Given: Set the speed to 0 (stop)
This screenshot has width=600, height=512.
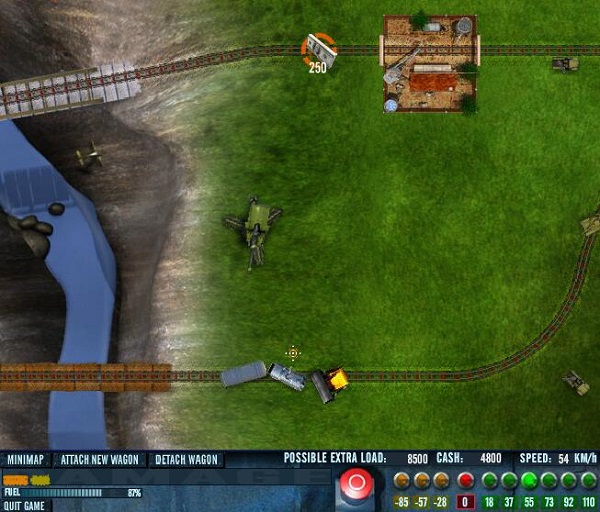Looking at the screenshot, I should pos(465,481).
